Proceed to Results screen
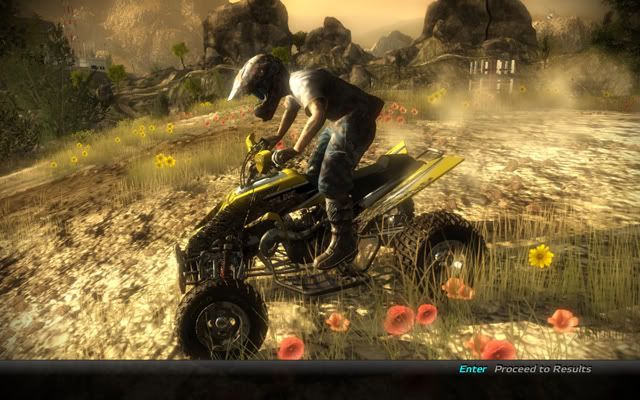 540,369
